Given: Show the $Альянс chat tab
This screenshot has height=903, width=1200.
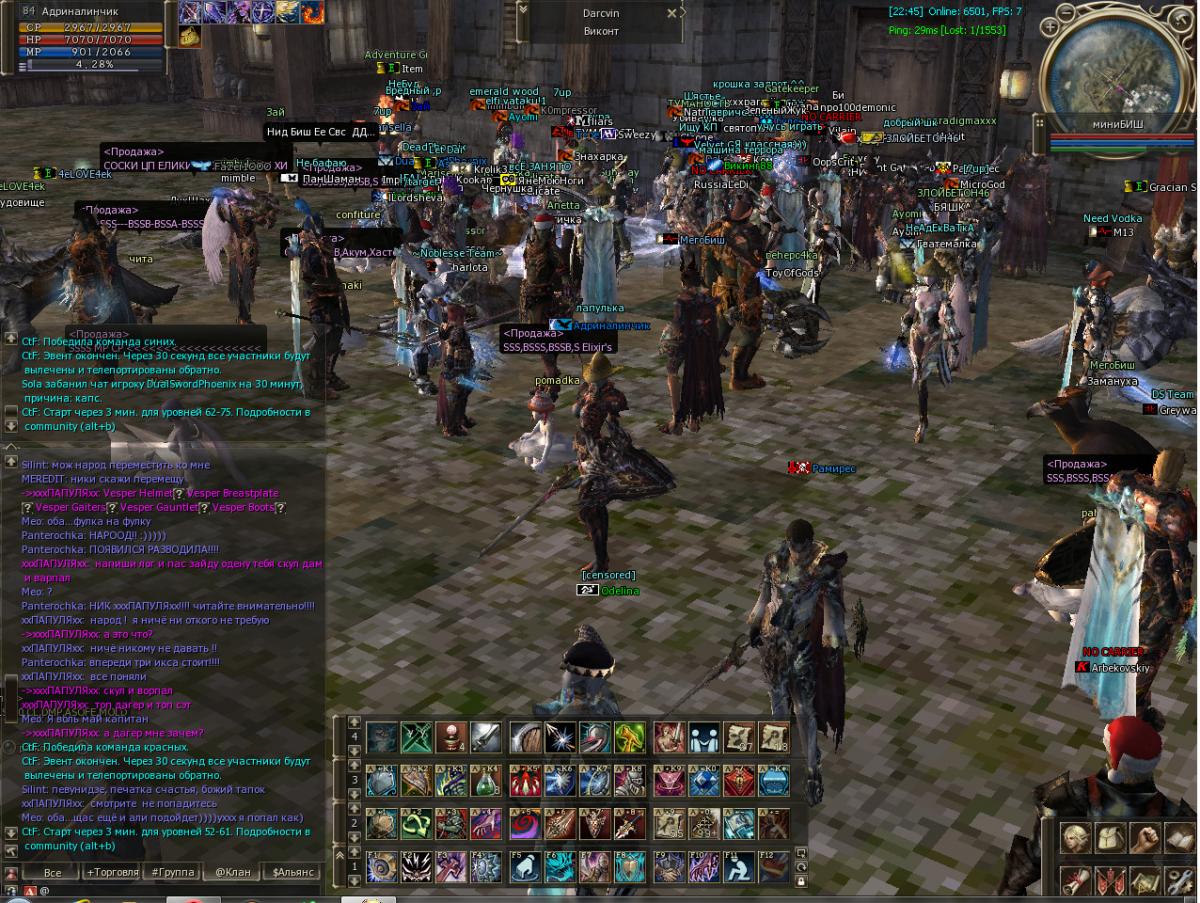Looking at the screenshot, I should tap(292, 872).
